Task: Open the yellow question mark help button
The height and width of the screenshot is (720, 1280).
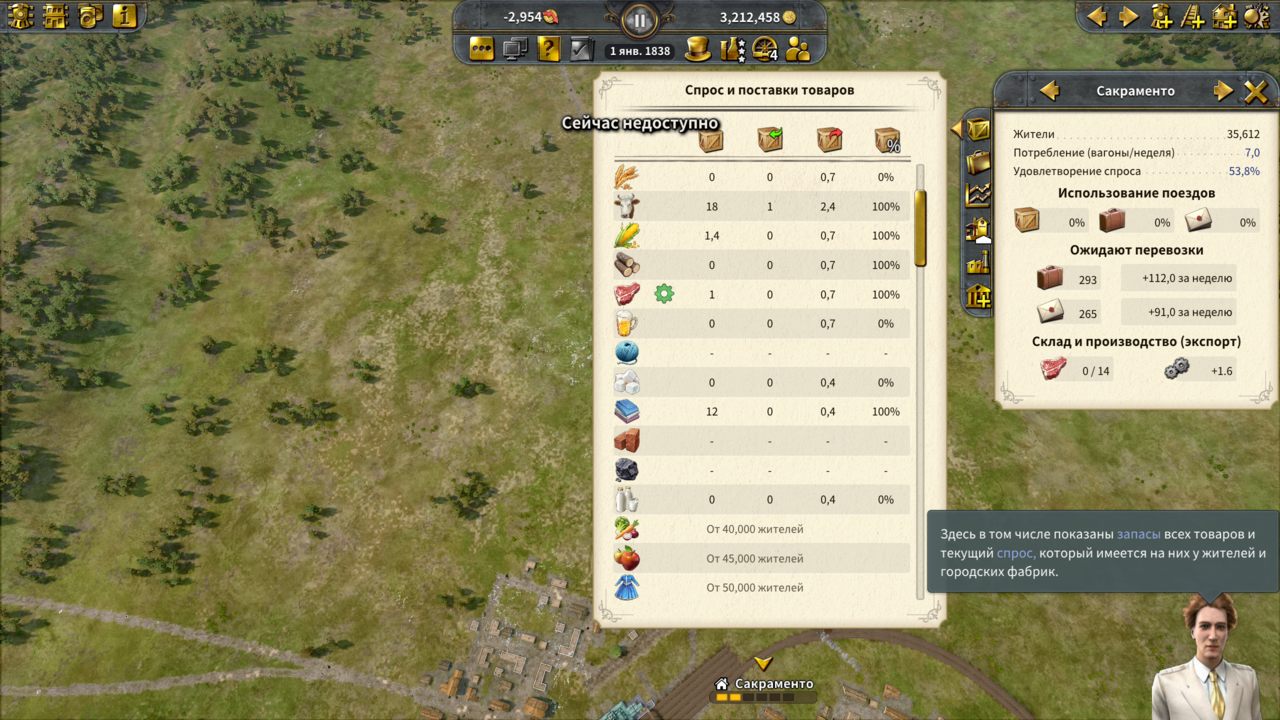Action: coord(548,48)
